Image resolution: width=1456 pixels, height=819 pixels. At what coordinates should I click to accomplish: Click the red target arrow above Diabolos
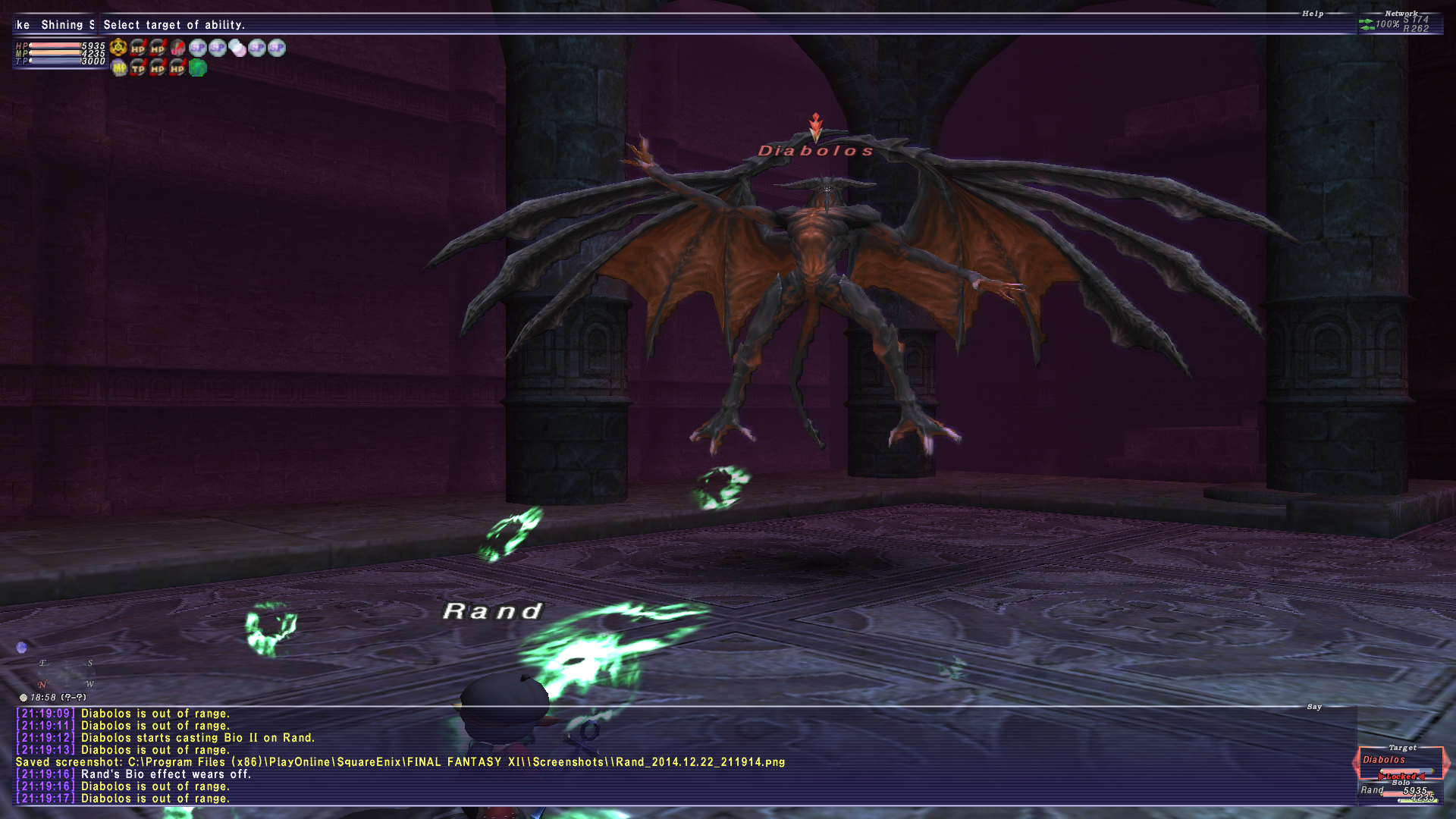(816, 126)
